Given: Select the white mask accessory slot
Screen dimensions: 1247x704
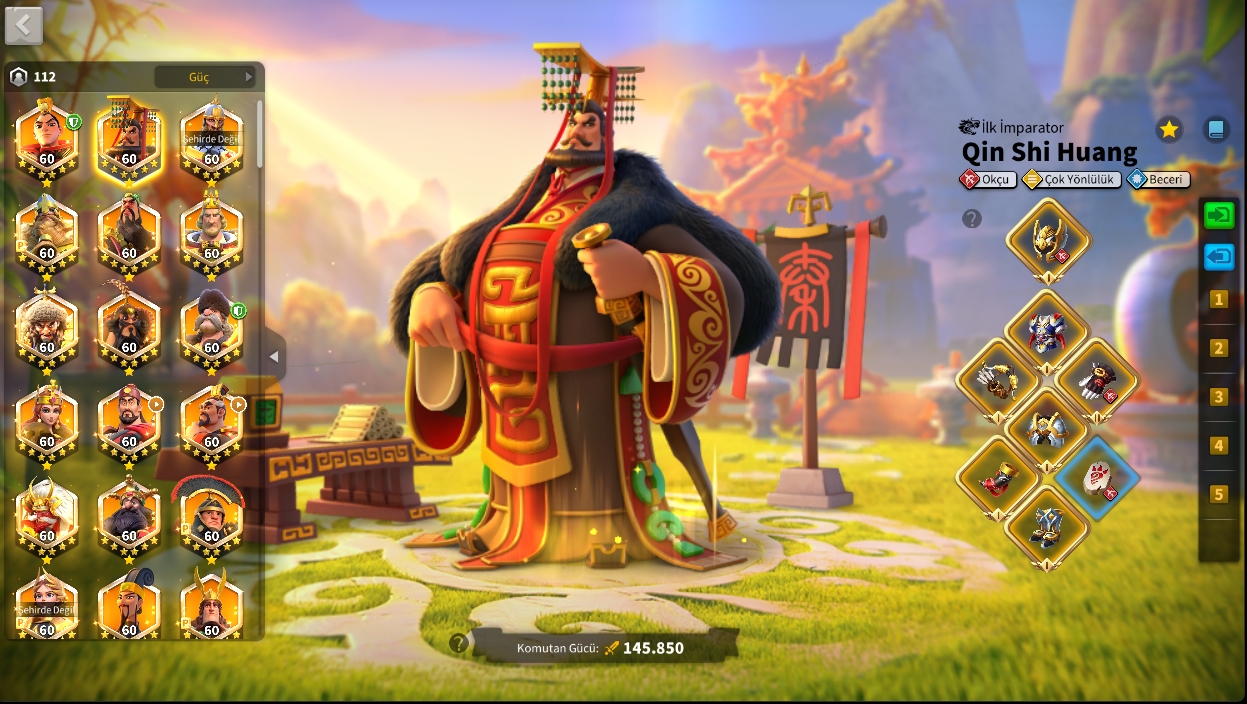Looking at the screenshot, I should click(x=1097, y=477).
